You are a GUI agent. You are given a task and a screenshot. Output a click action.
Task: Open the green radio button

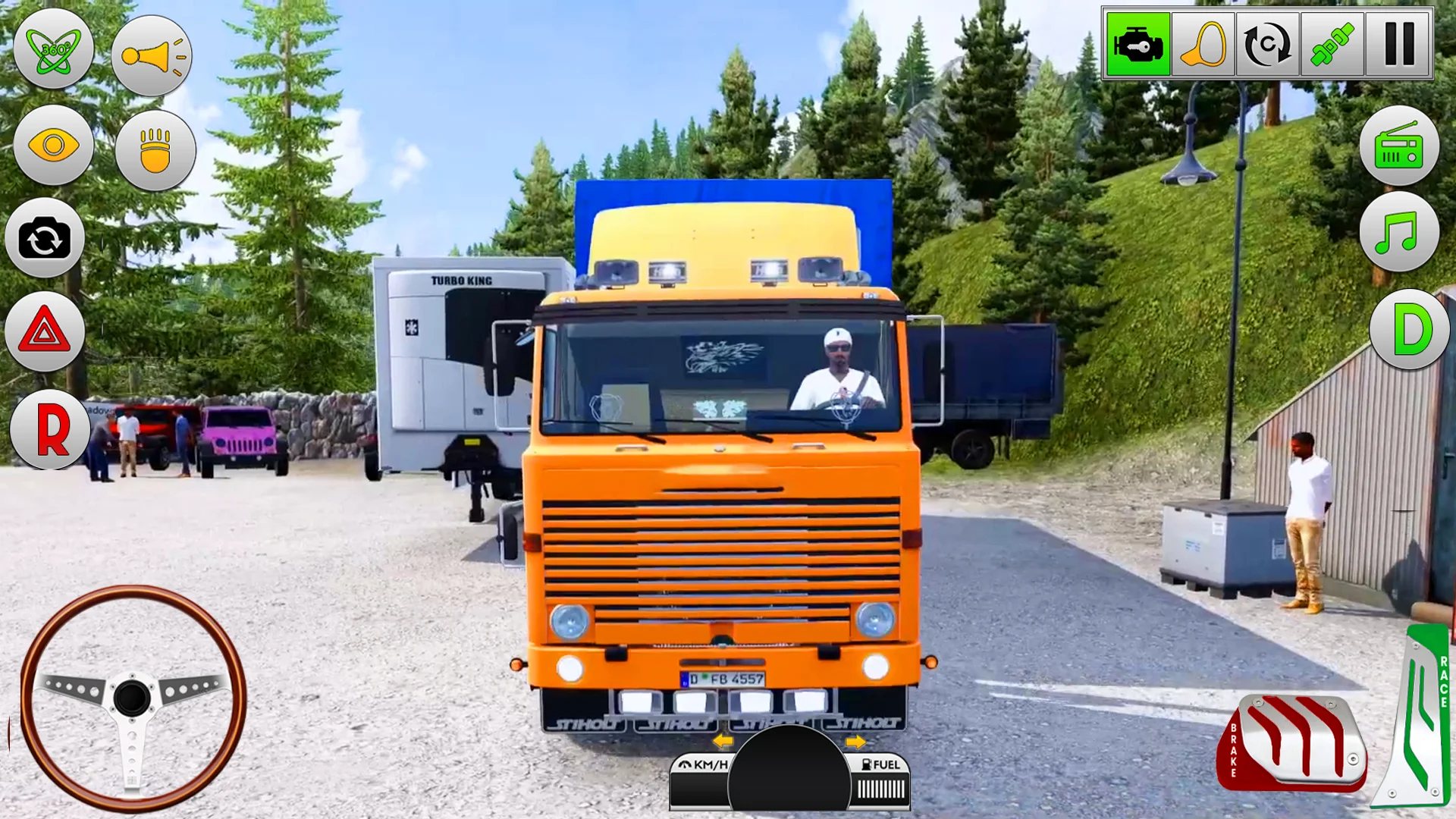(1399, 146)
